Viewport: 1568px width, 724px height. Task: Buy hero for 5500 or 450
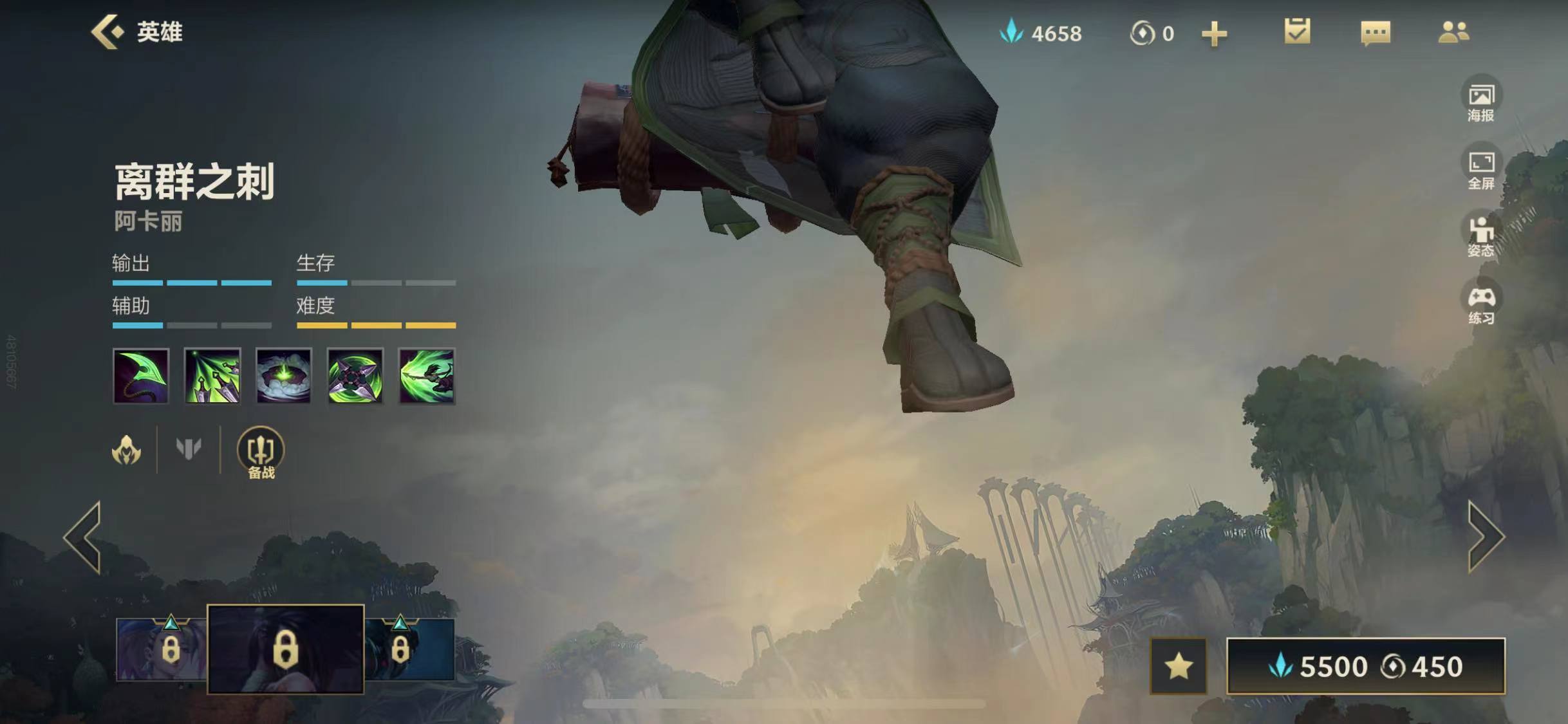[1365, 666]
